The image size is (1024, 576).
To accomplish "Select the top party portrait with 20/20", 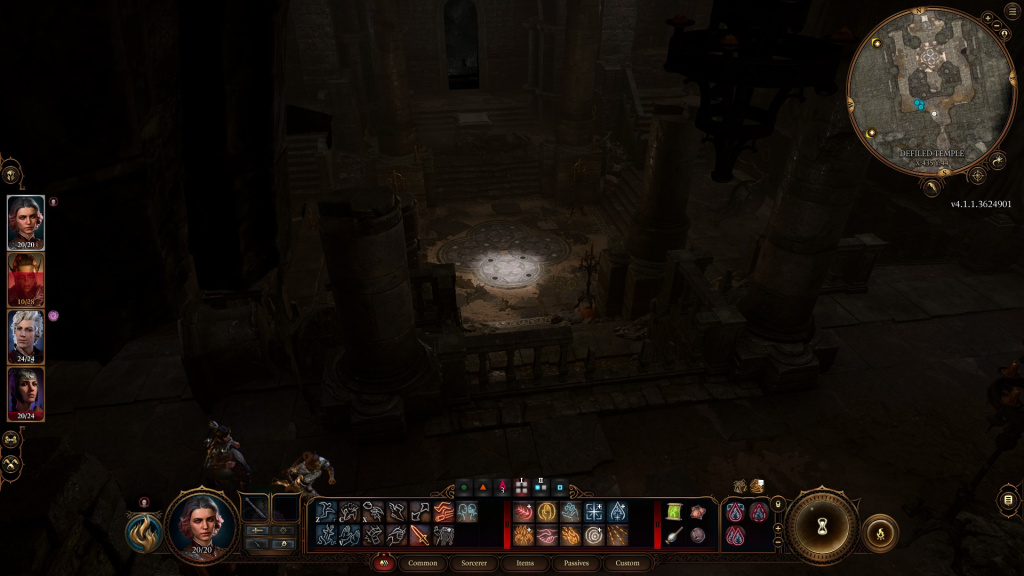I will click(26, 221).
